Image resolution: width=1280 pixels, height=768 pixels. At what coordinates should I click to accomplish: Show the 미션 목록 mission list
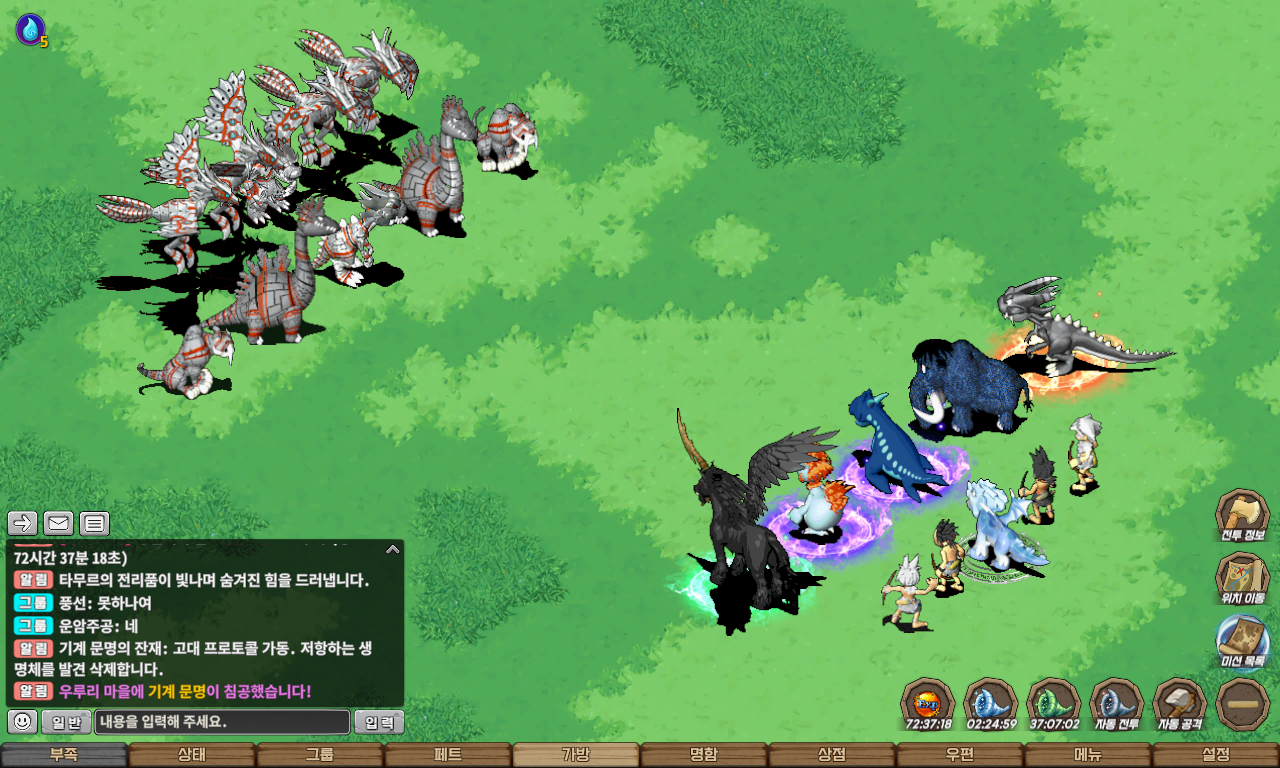[1242, 641]
